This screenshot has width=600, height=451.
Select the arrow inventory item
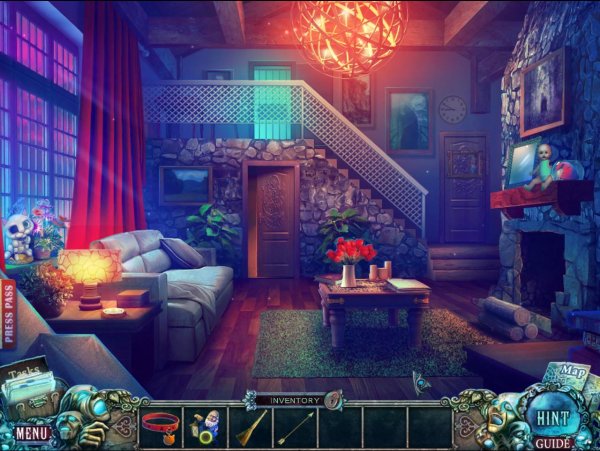[295, 428]
